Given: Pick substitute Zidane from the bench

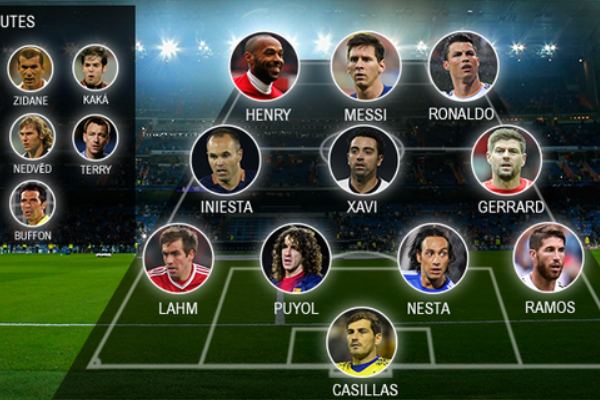Looking at the screenshot, I should point(31,68).
